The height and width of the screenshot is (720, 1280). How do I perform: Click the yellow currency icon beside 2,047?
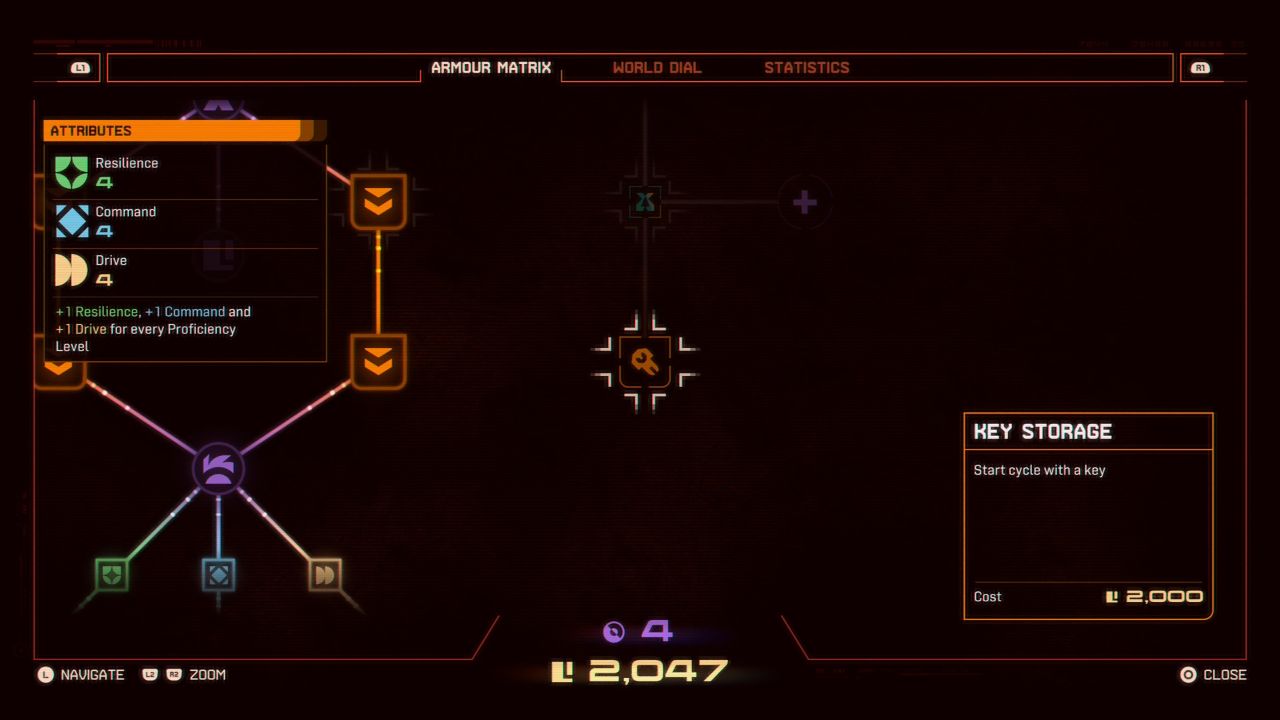563,668
